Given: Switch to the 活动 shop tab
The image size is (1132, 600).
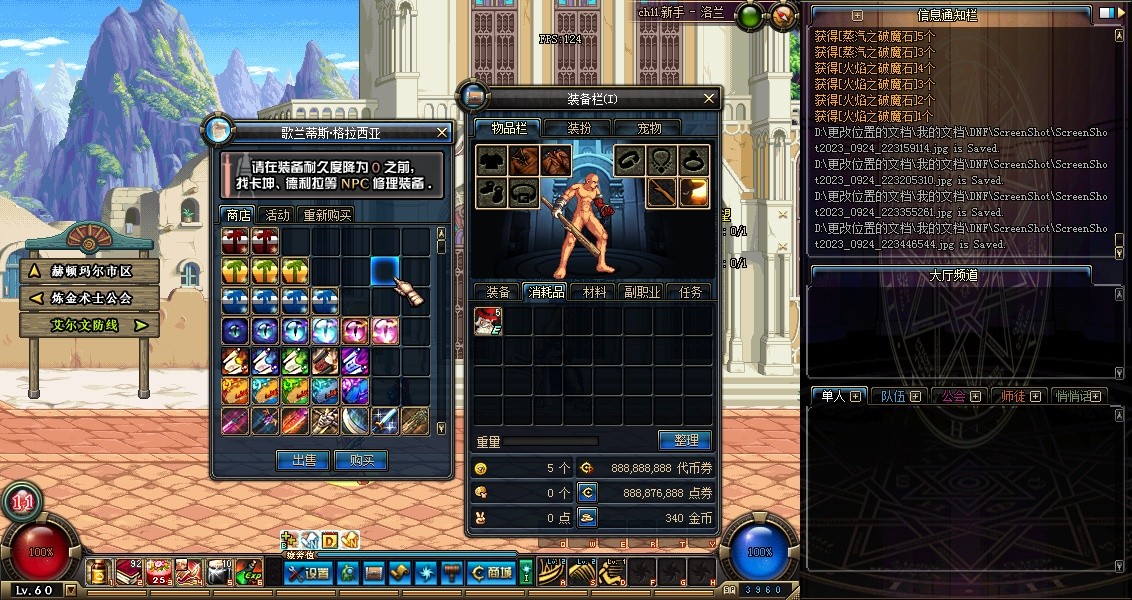Looking at the screenshot, I should pos(277,215).
